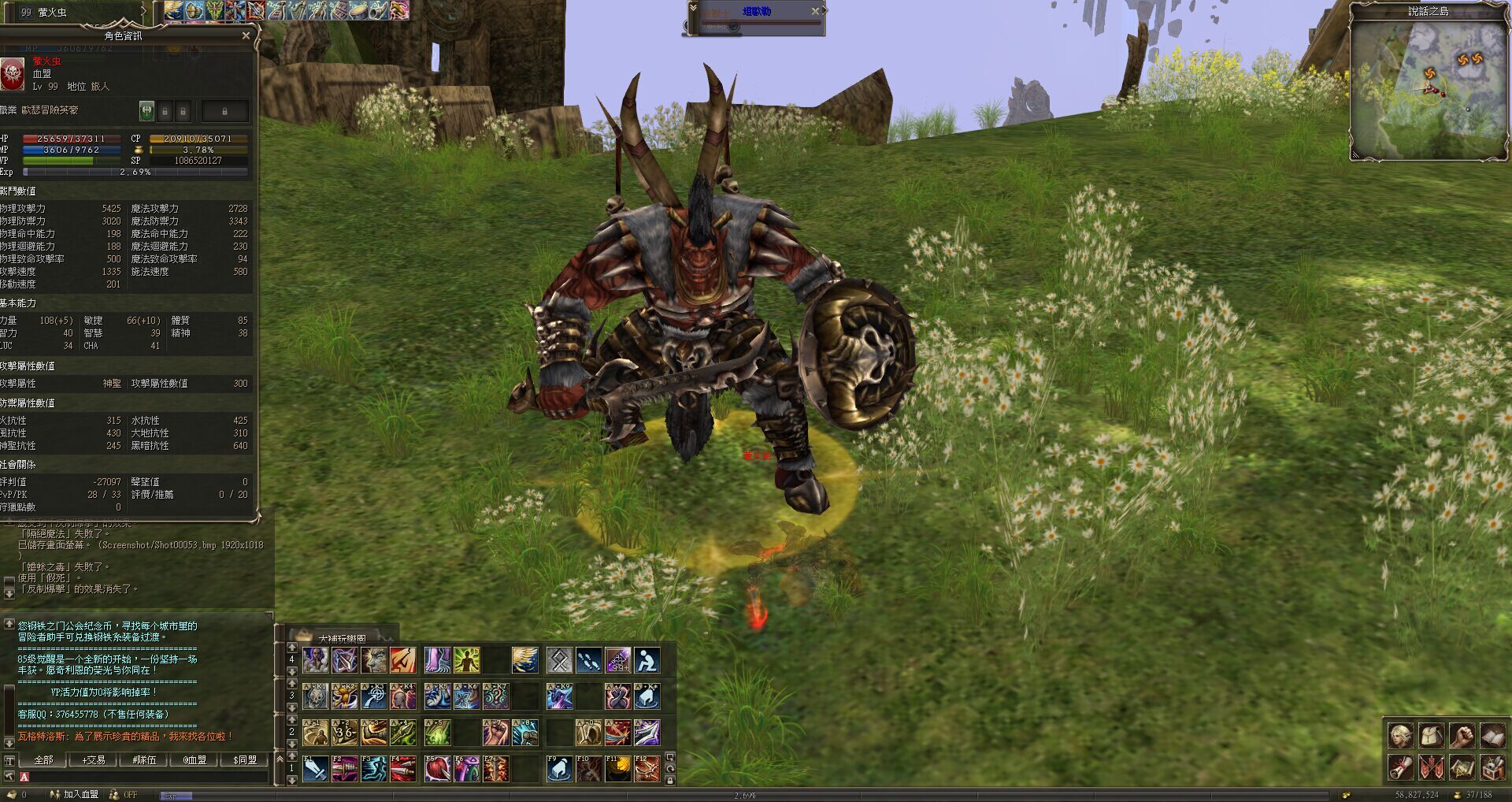Image resolution: width=1512 pixels, height=802 pixels.
Task: Open the skills open-book icon
Action: (x=1492, y=736)
